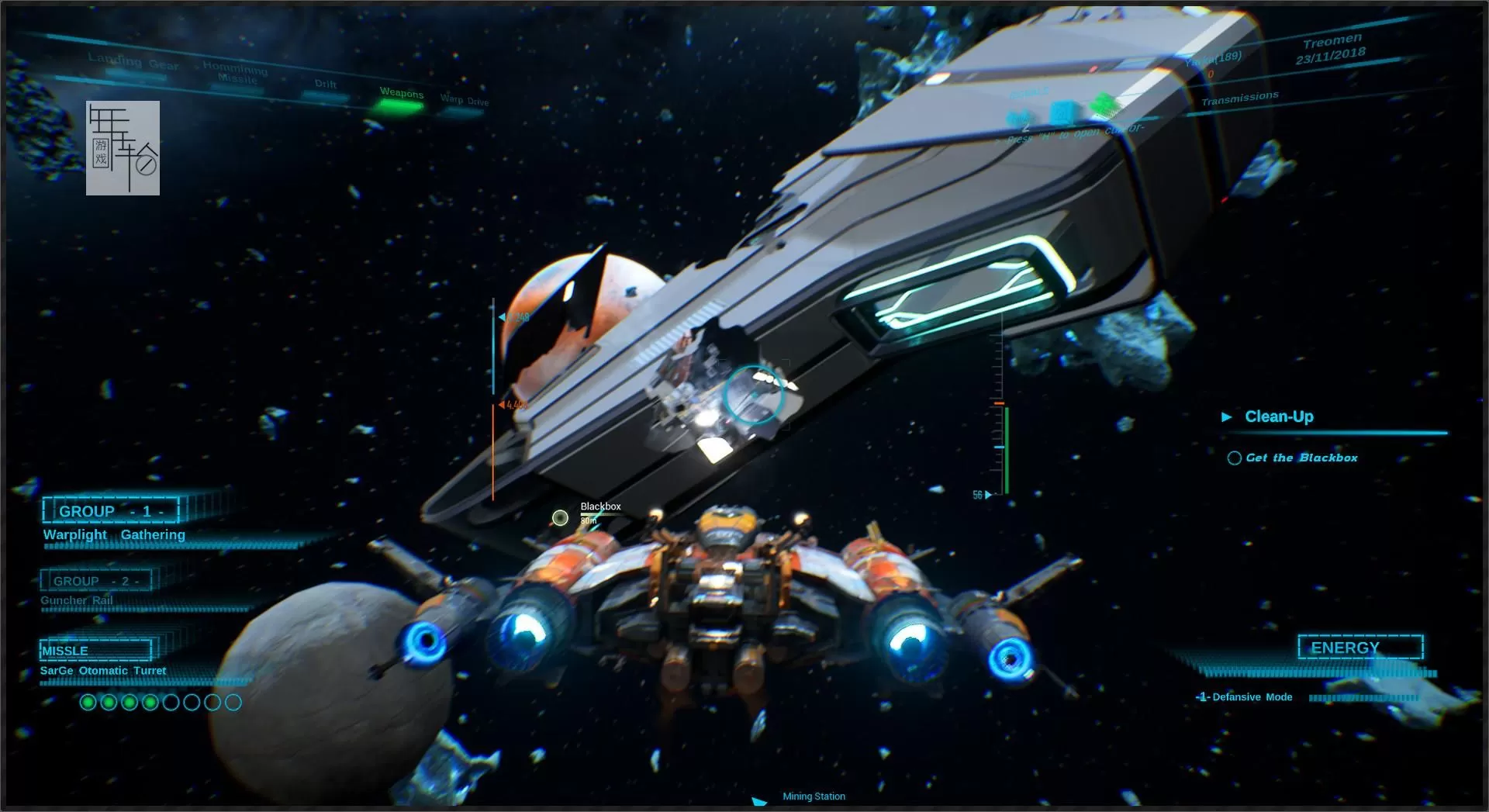
Task: Click the ENERGY bar gauge
Action: tap(1318, 672)
